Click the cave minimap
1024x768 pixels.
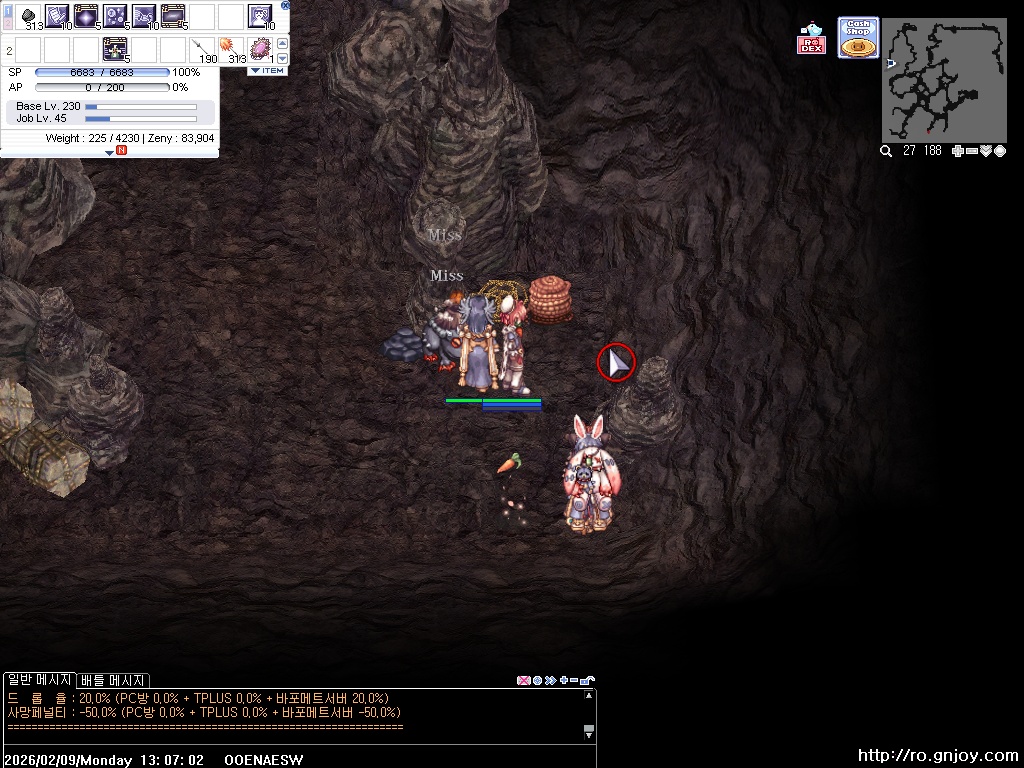[x=944, y=81]
